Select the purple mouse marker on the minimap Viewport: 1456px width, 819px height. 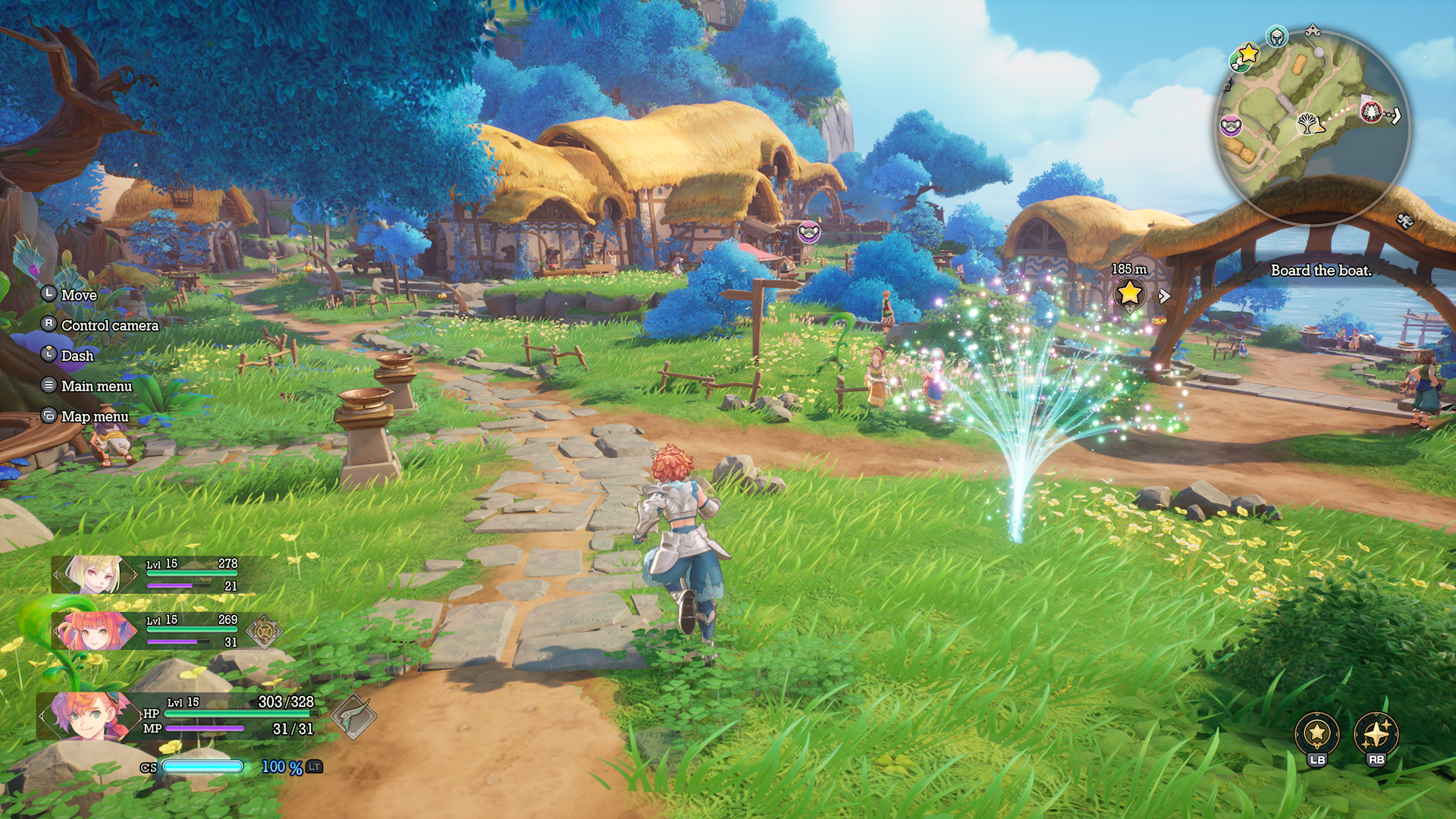(x=1230, y=124)
